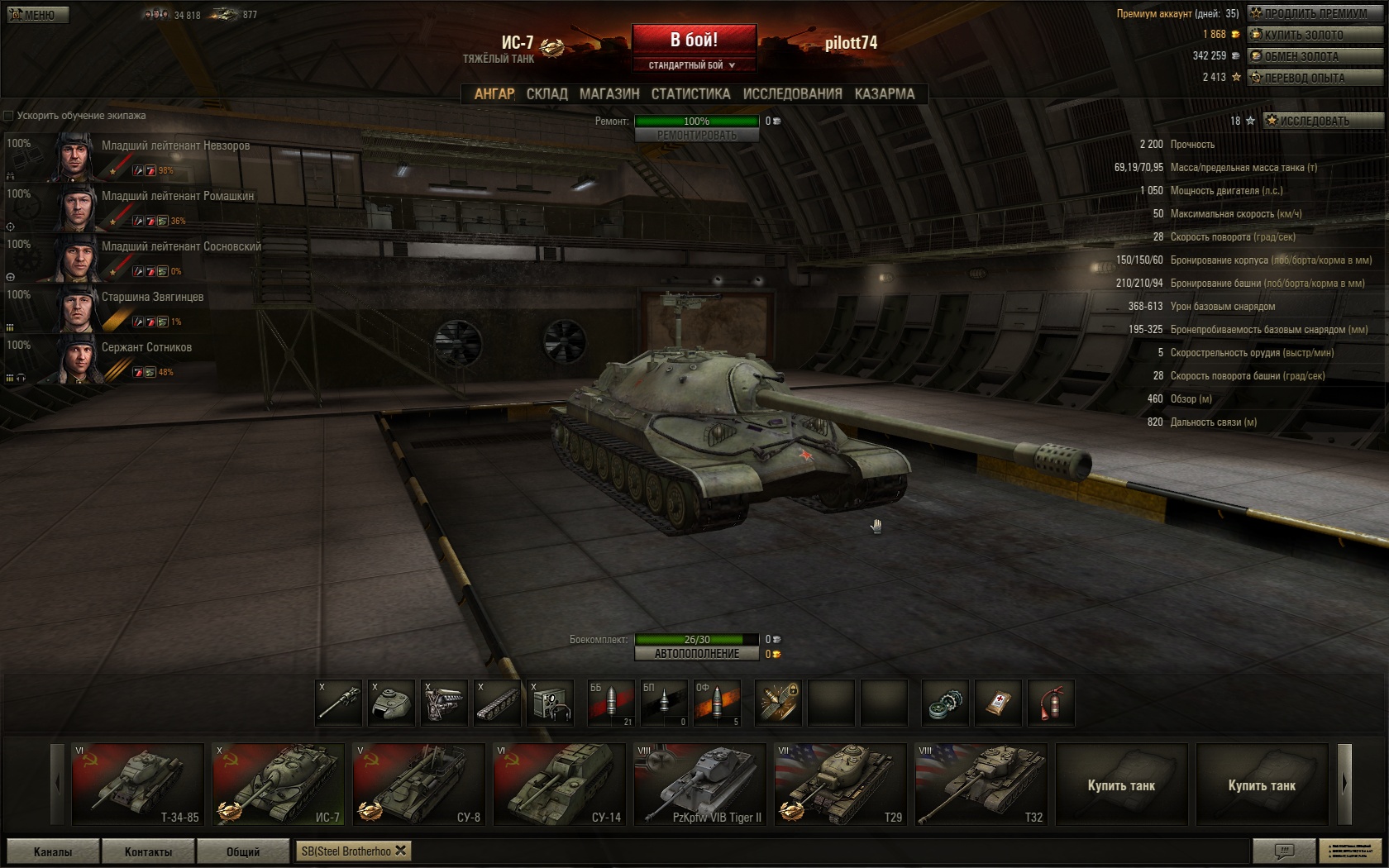
Task: Choose the Купить золото button
Action: tap(1315, 35)
